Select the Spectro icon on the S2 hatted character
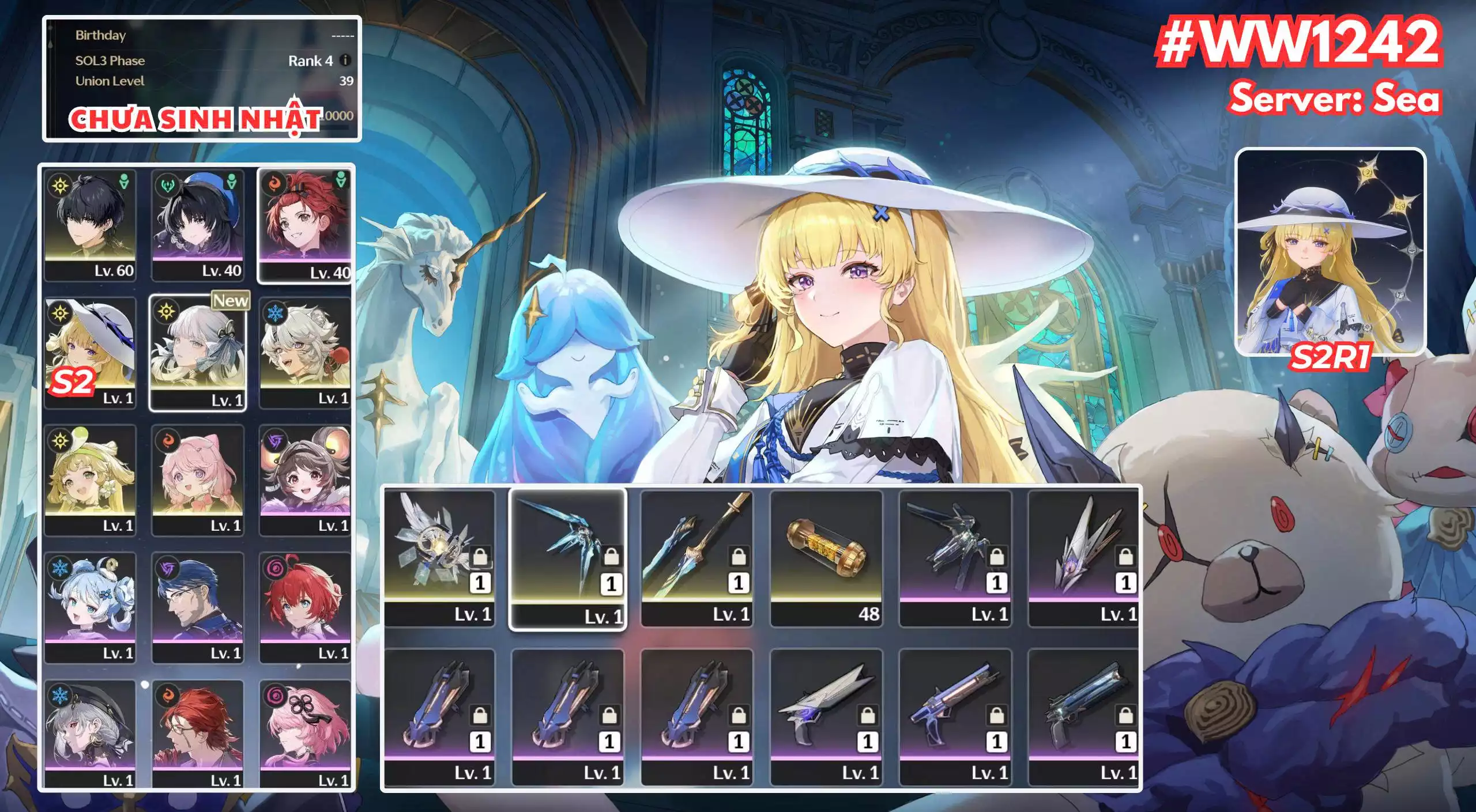The width and height of the screenshot is (1476, 812). click(59, 314)
